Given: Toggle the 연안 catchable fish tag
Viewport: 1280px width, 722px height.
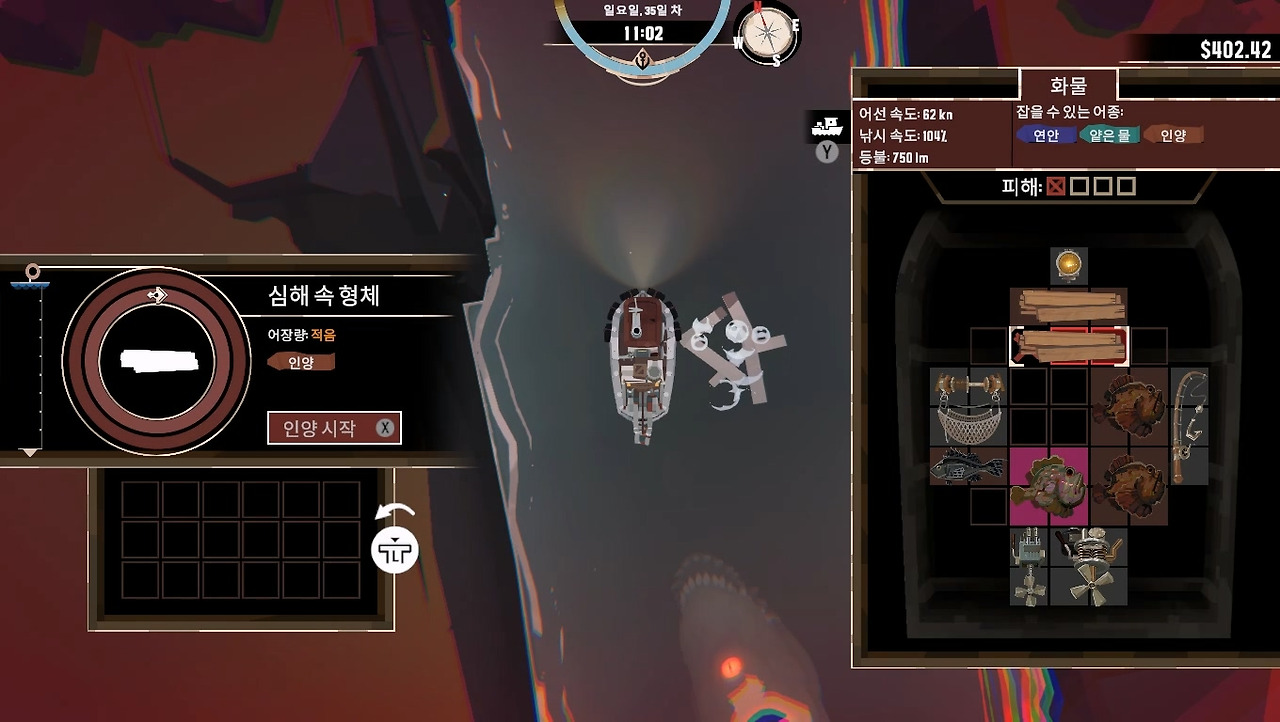Looking at the screenshot, I should pyautogui.click(x=1045, y=134).
